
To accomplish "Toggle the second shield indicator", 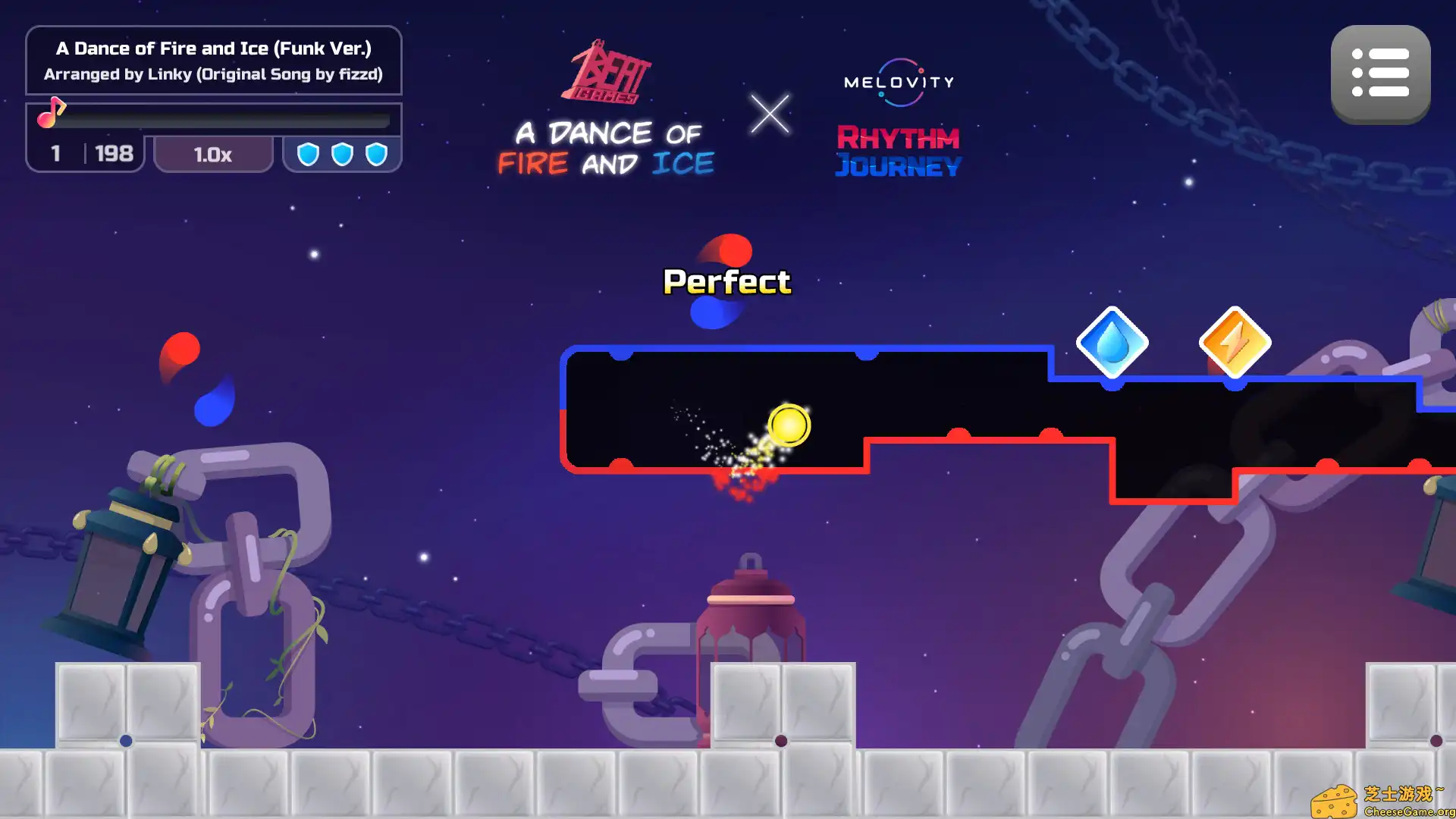I will click(341, 152).
